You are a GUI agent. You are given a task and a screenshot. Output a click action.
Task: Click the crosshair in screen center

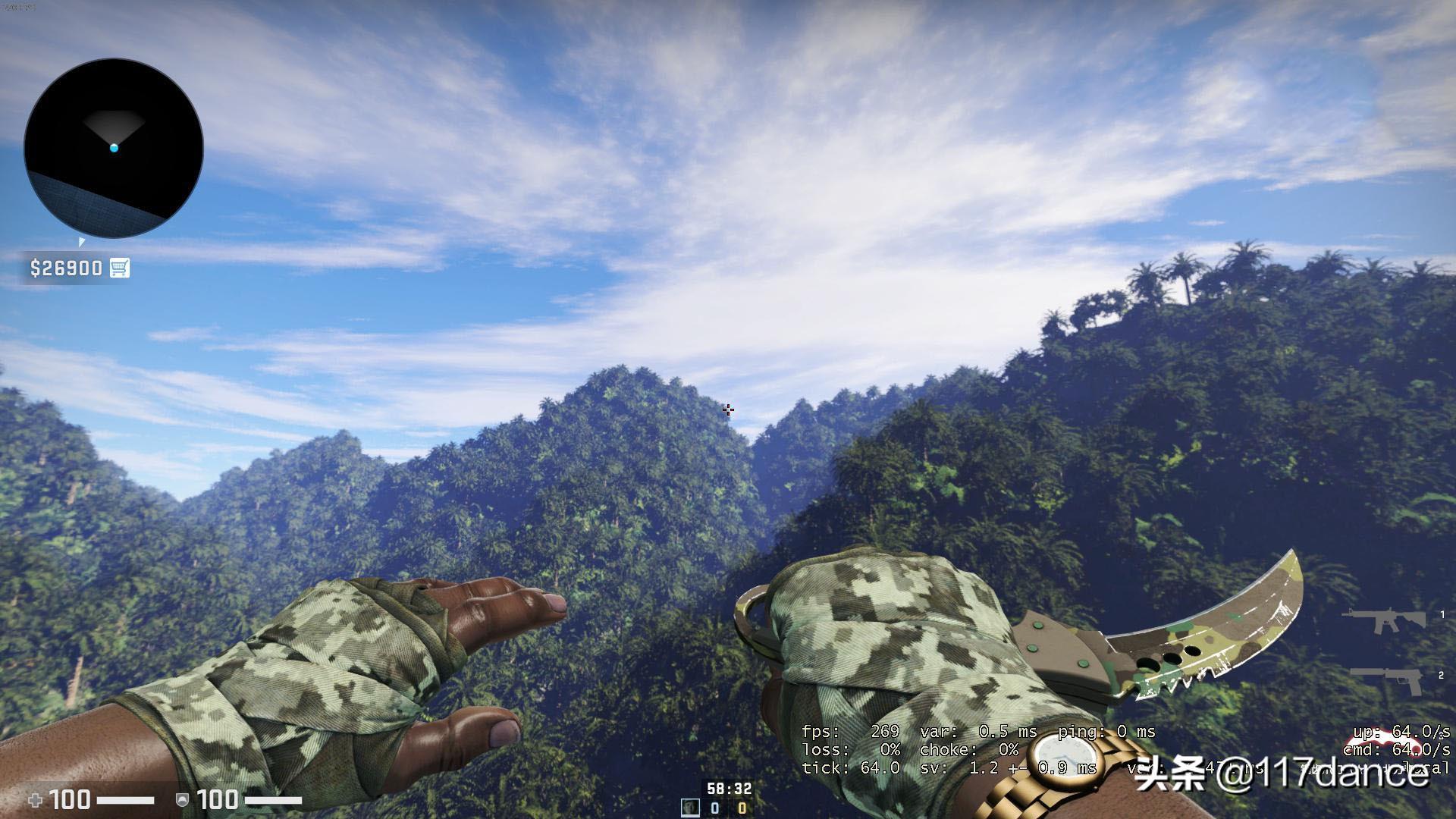[728, 409]
